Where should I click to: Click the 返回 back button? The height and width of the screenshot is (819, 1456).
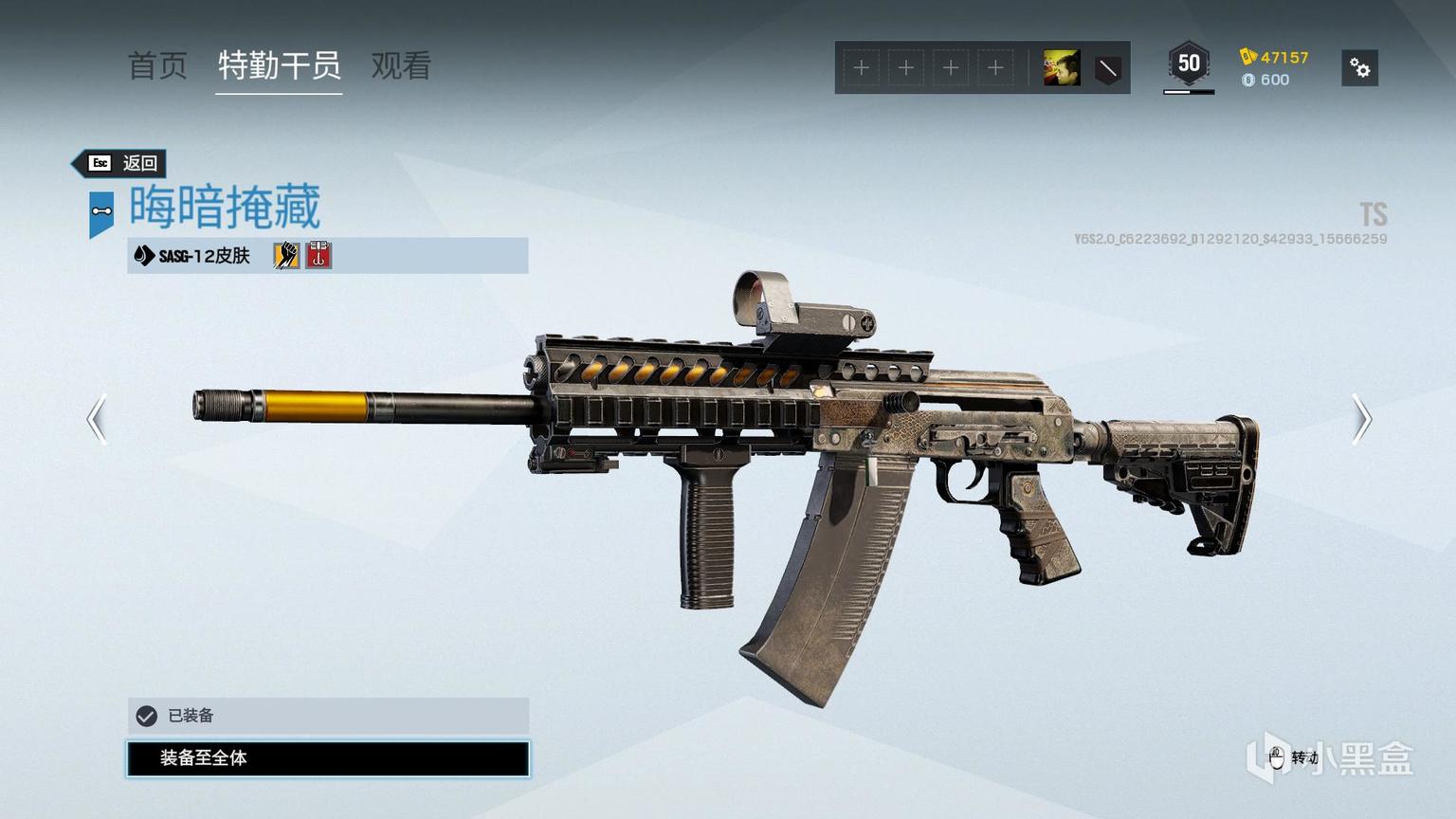coord(121,163)
